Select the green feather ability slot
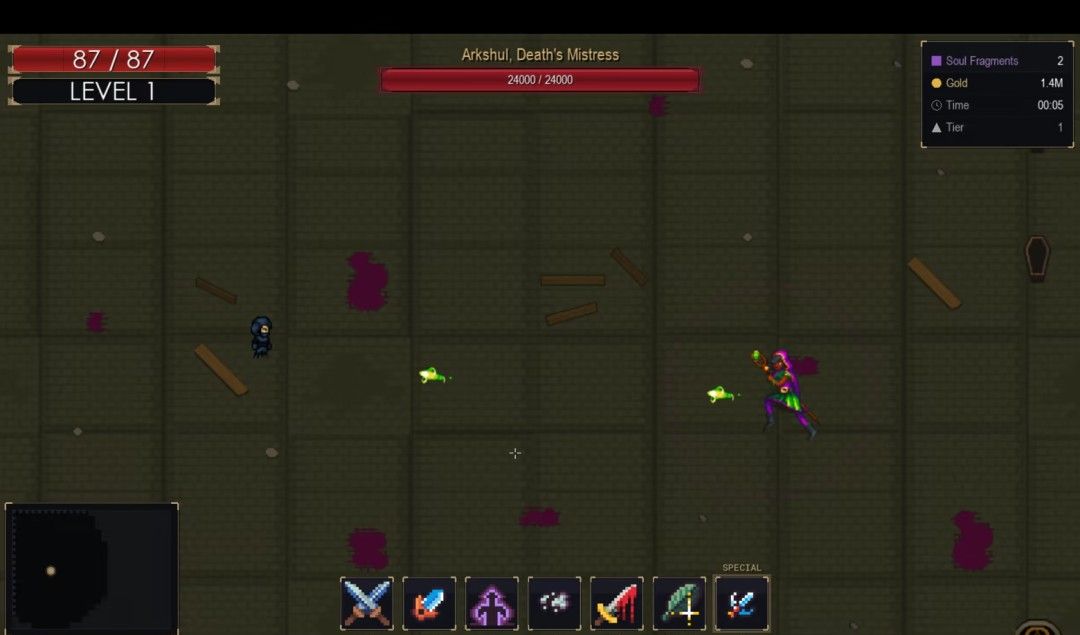Image resolution: width=1080 pixels, height=635 pixels. 679,603
